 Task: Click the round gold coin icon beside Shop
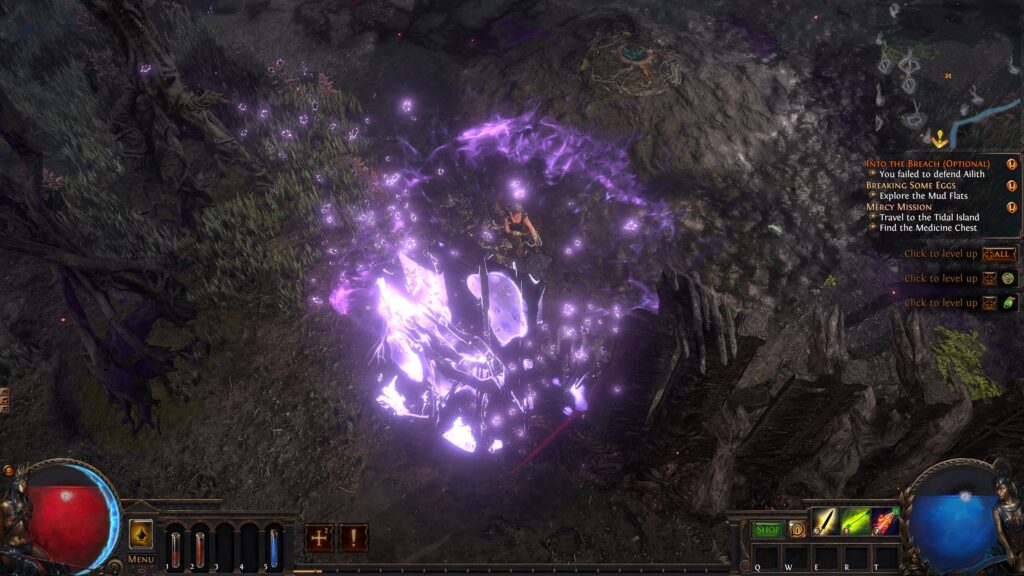coord(796,529)
